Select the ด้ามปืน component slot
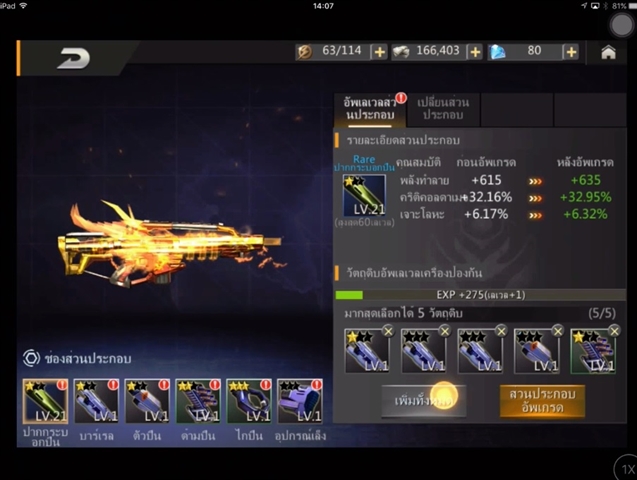This screenshot has height=480, width=637. [198, 401]
